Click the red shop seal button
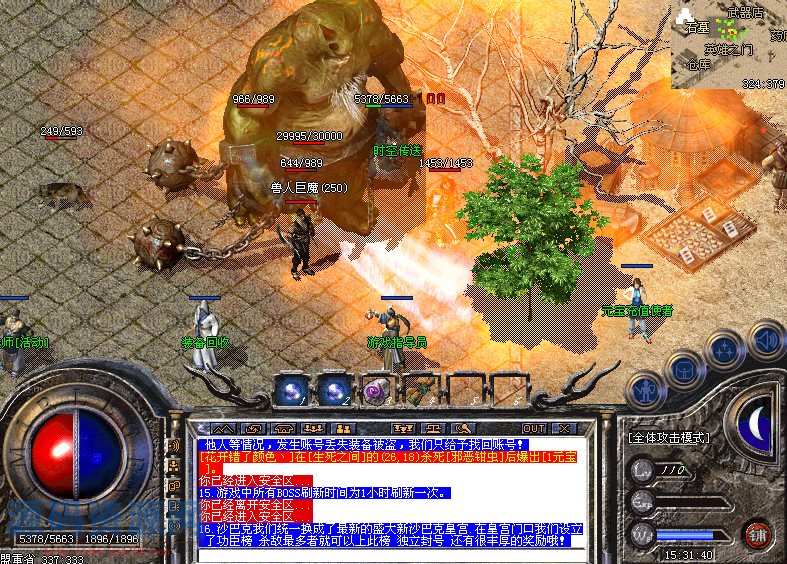 click(757, 531)
